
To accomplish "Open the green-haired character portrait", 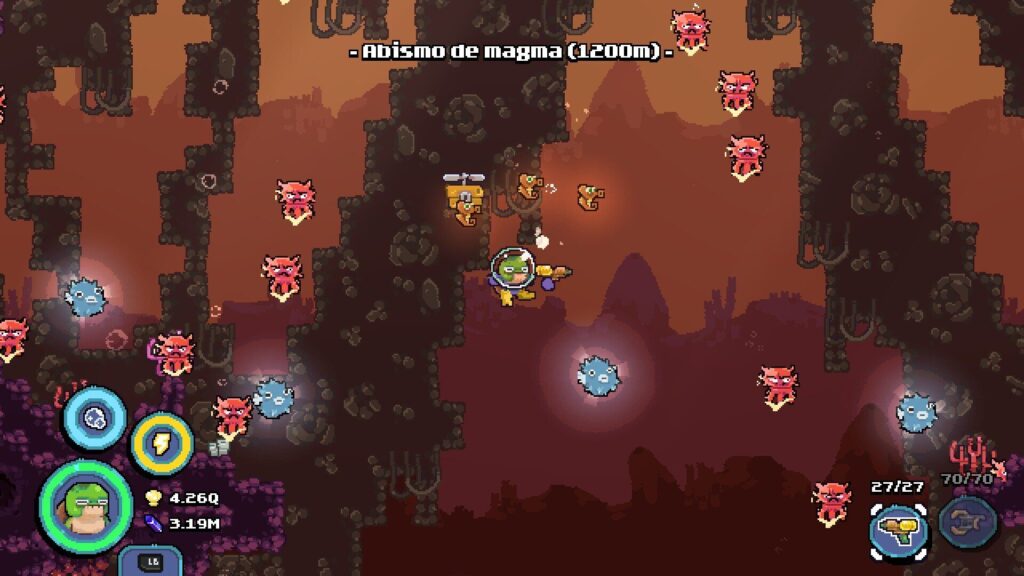I will pyautogui.click(x=85, y=505).
